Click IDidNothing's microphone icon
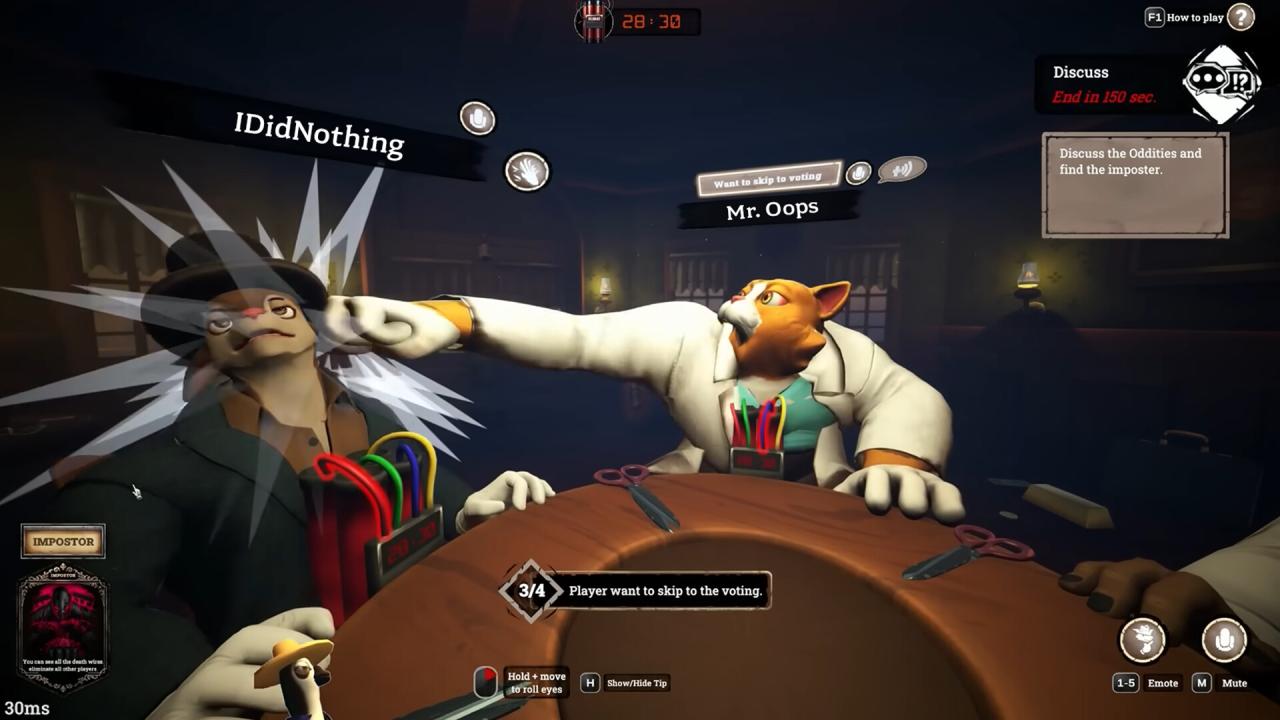 point(478,118)
